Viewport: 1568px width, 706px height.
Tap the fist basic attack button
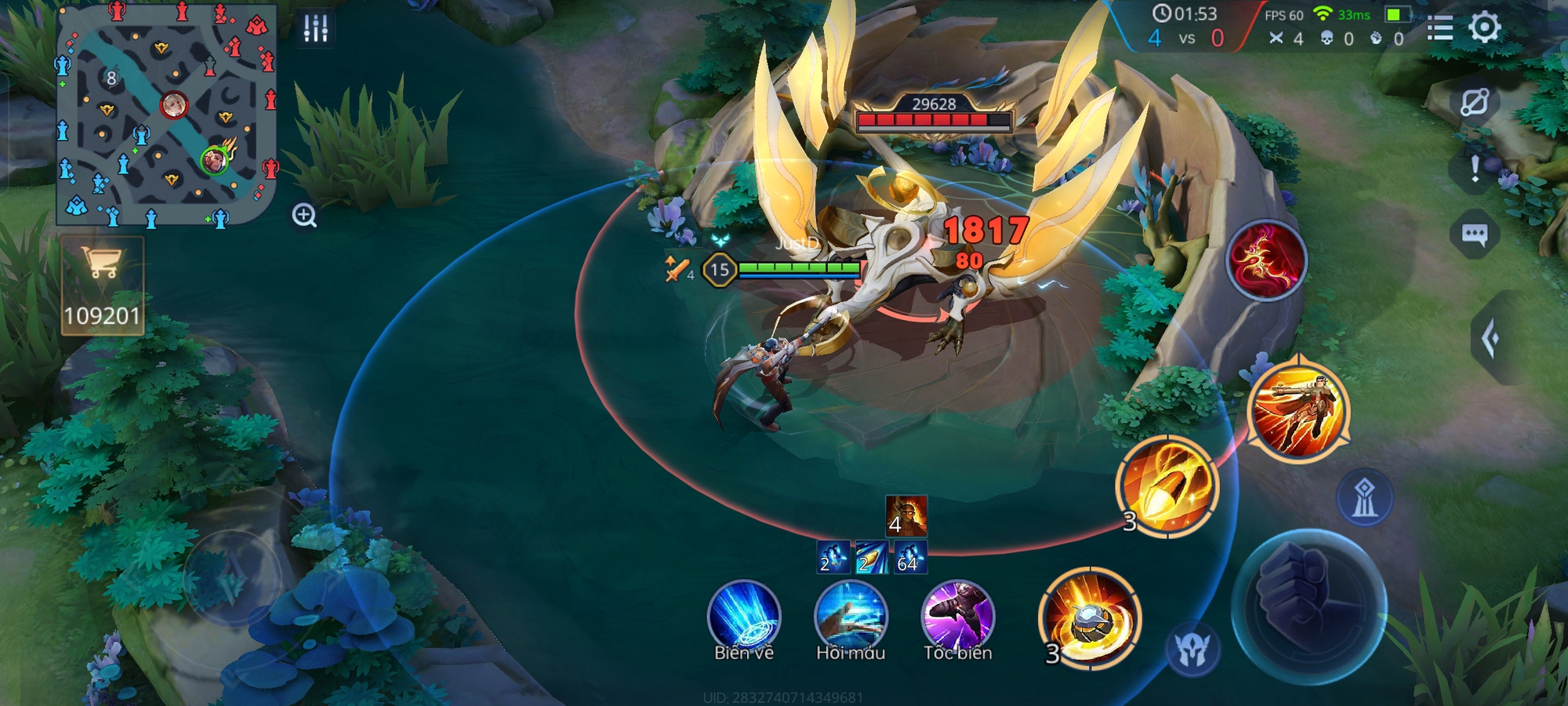point(1308,606)
